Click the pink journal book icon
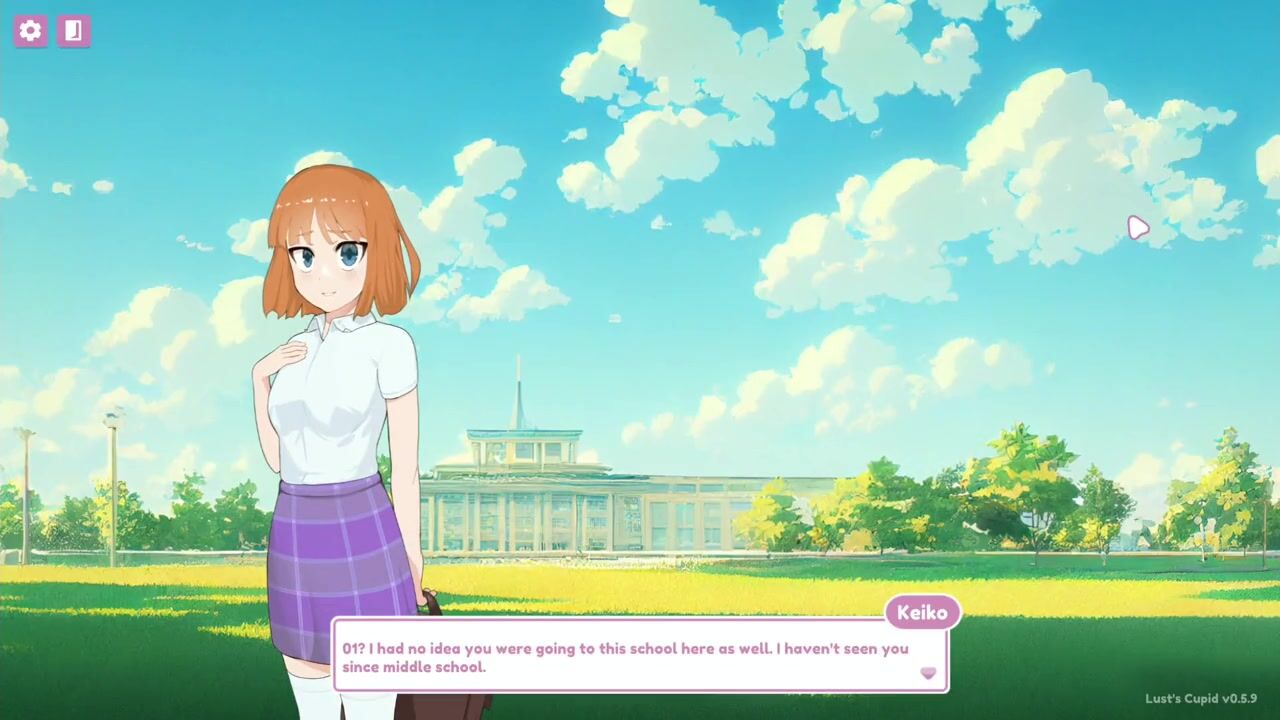 [x=73, y=31]
